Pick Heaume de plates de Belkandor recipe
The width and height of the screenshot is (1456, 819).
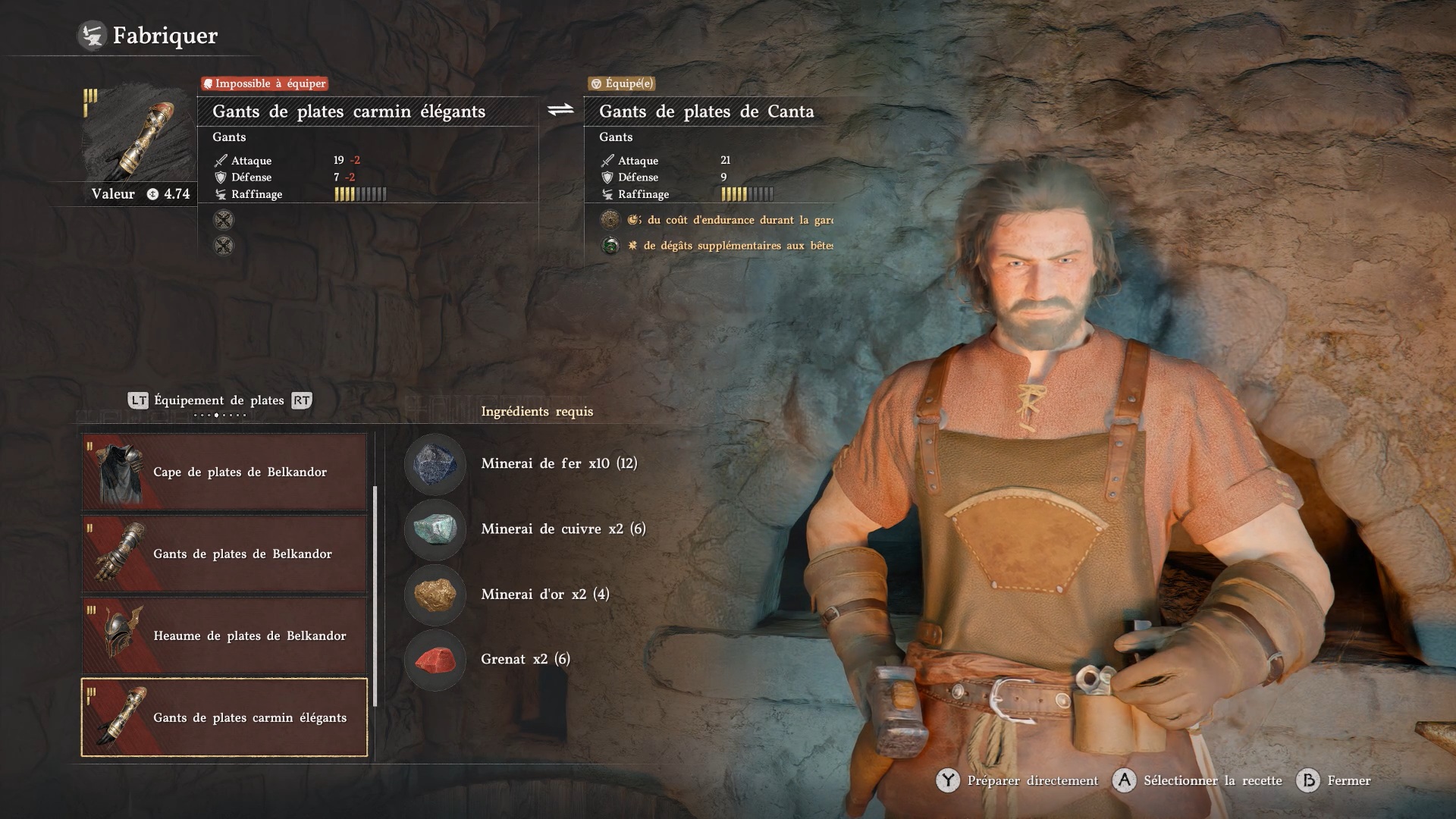(x=224, y=635)
